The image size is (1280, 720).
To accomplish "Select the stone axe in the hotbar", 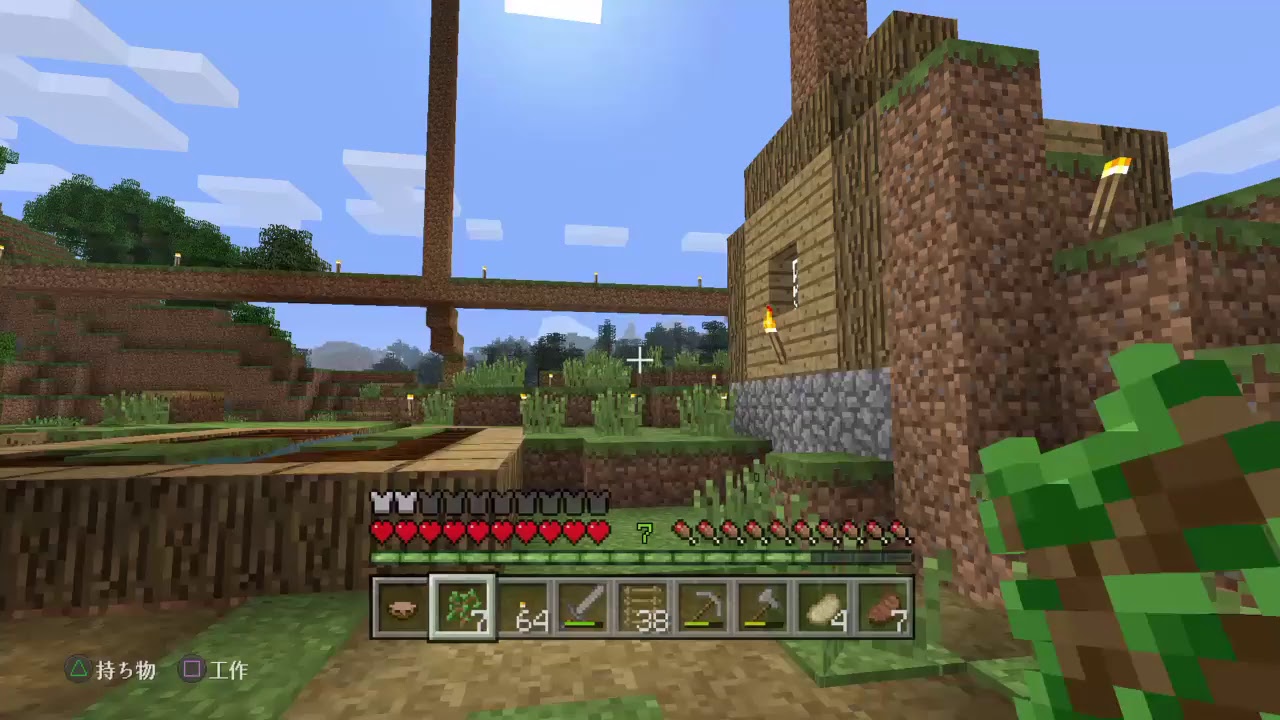I will (763, 608).
